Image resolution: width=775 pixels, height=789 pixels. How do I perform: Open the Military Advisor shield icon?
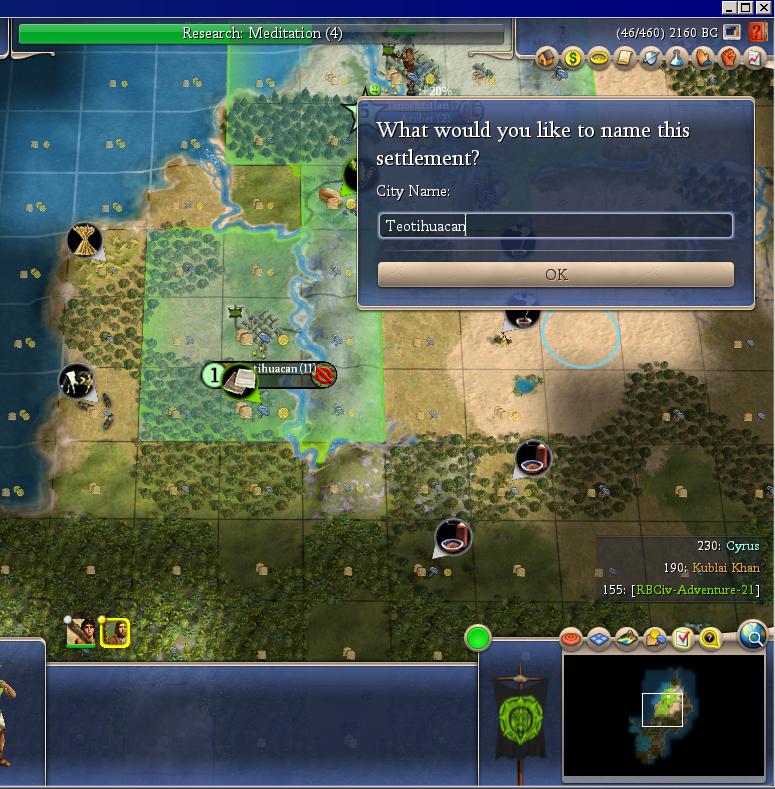click(651, 58)
